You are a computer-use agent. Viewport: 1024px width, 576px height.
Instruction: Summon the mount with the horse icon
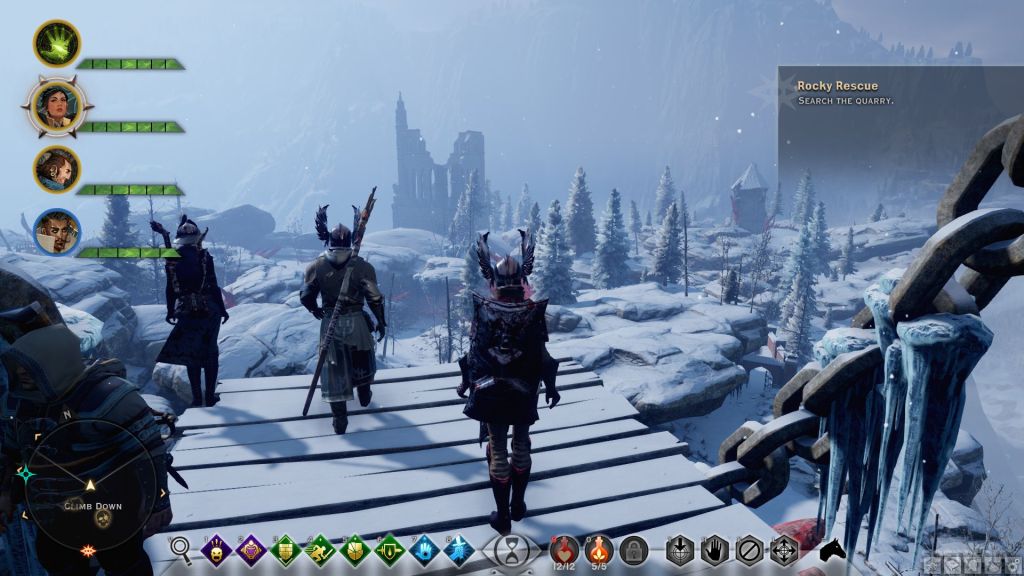click(831, 549)
